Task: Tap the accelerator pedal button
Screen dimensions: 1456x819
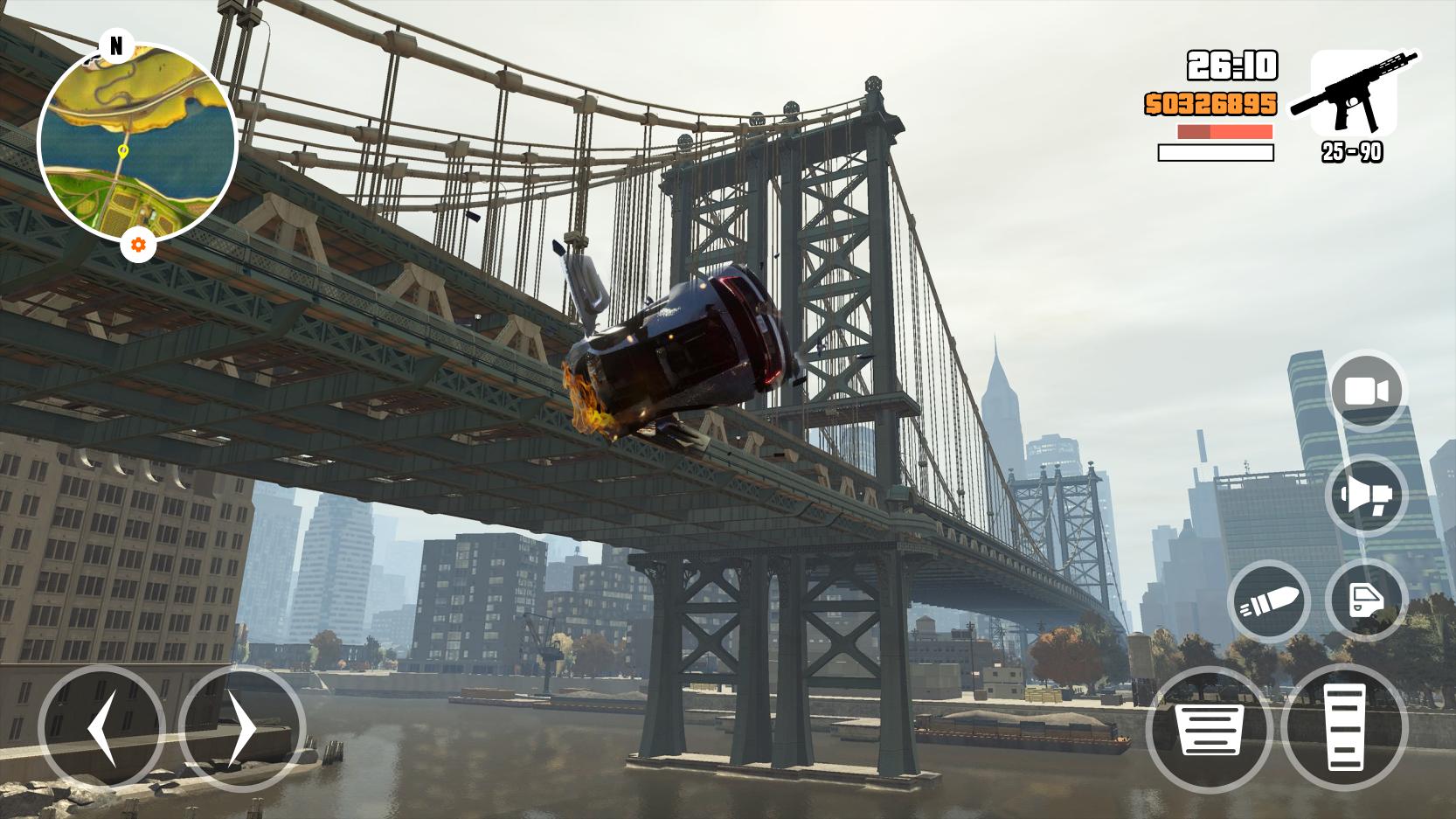Action: tap(1344, 728)
